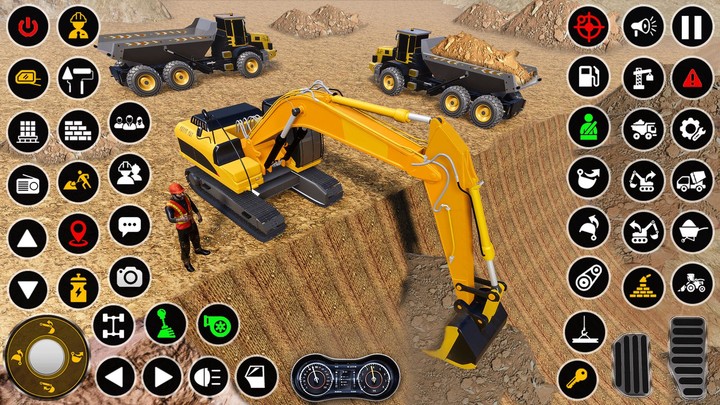Choose the wheelbarrow icon
Image resolution: width=720 pixels, height=405 pixels.
click(x=692, y=231)
